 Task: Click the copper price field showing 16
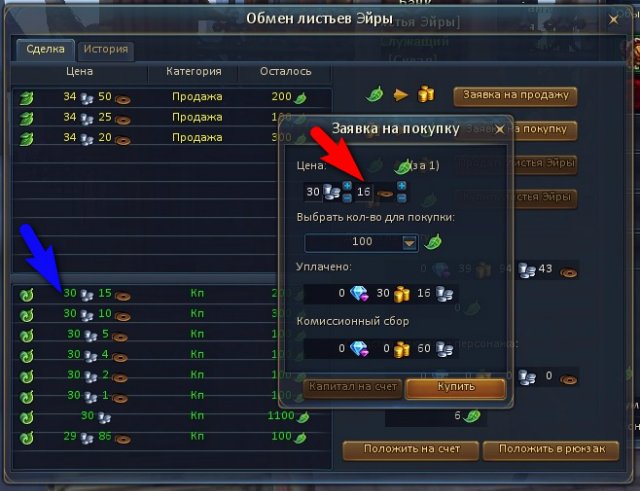pyautogui.click(x=364, y=191)
